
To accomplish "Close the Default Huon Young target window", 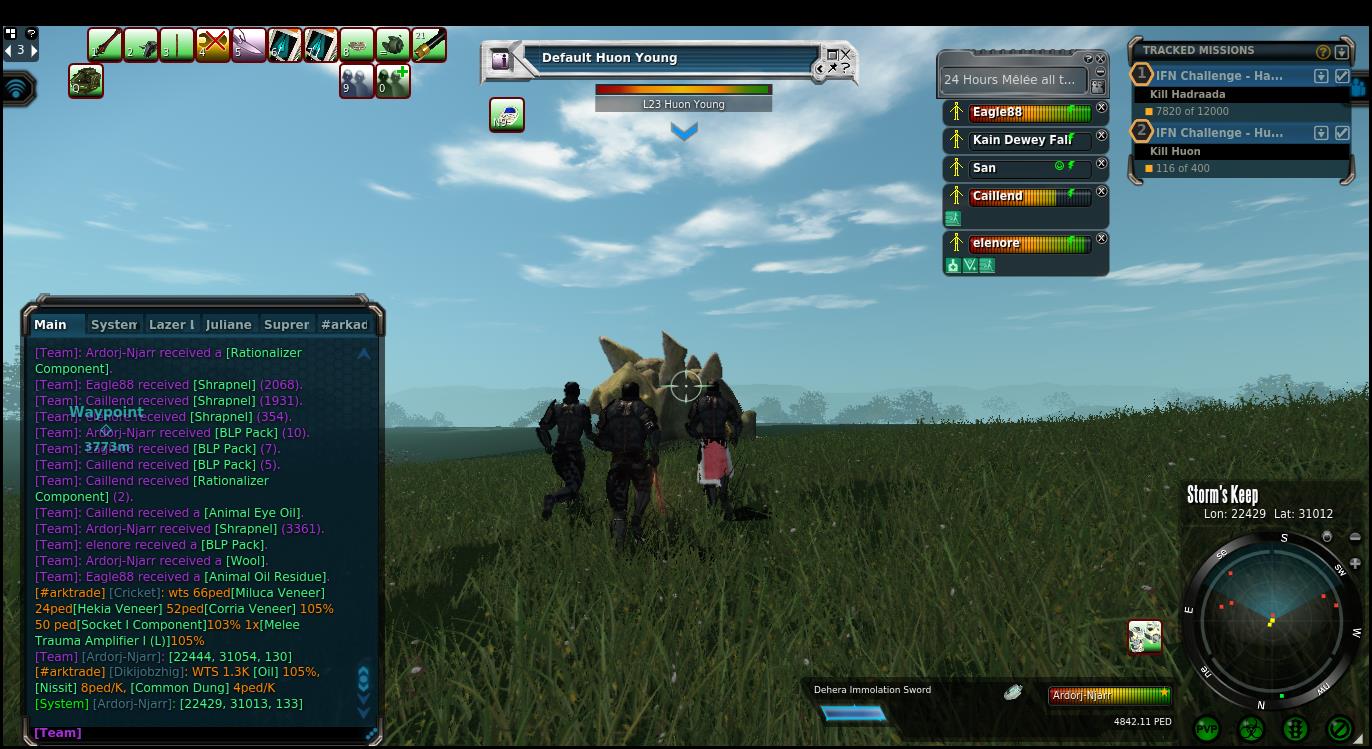I will point(845,55).
